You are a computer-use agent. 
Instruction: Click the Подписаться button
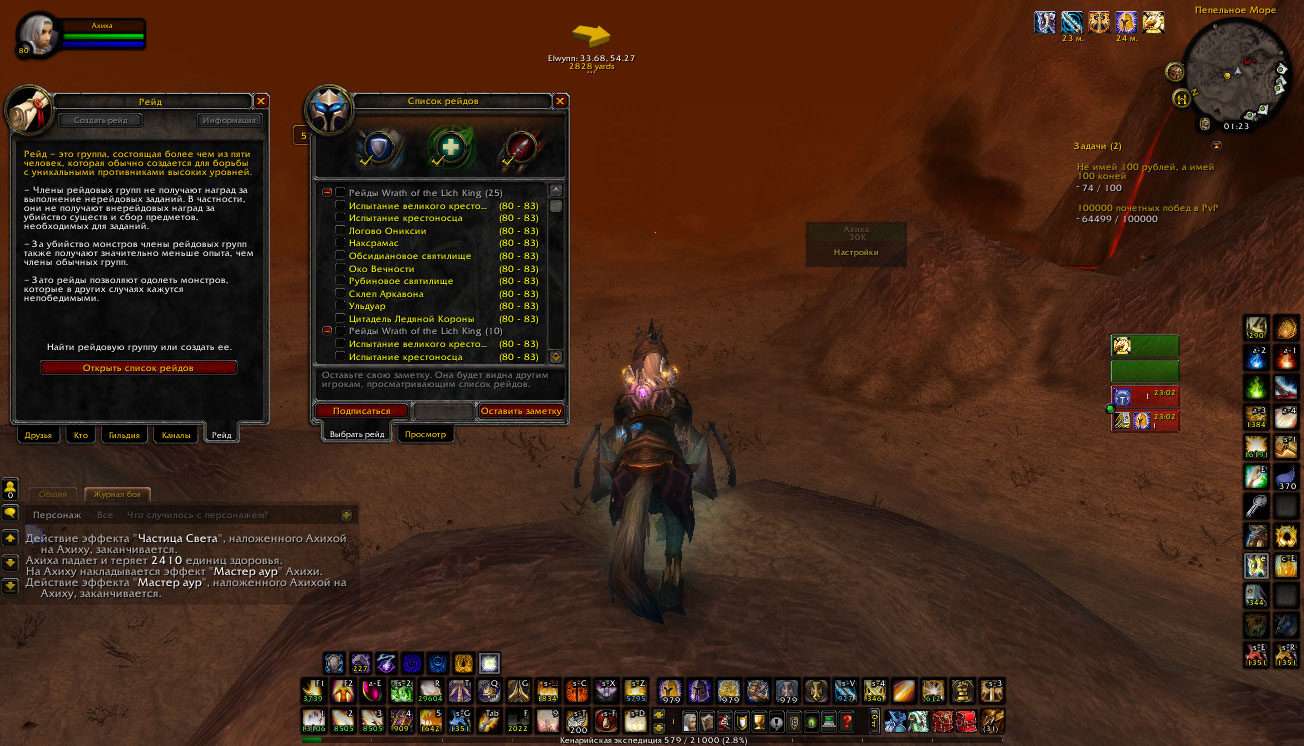(x=361, y=411)
